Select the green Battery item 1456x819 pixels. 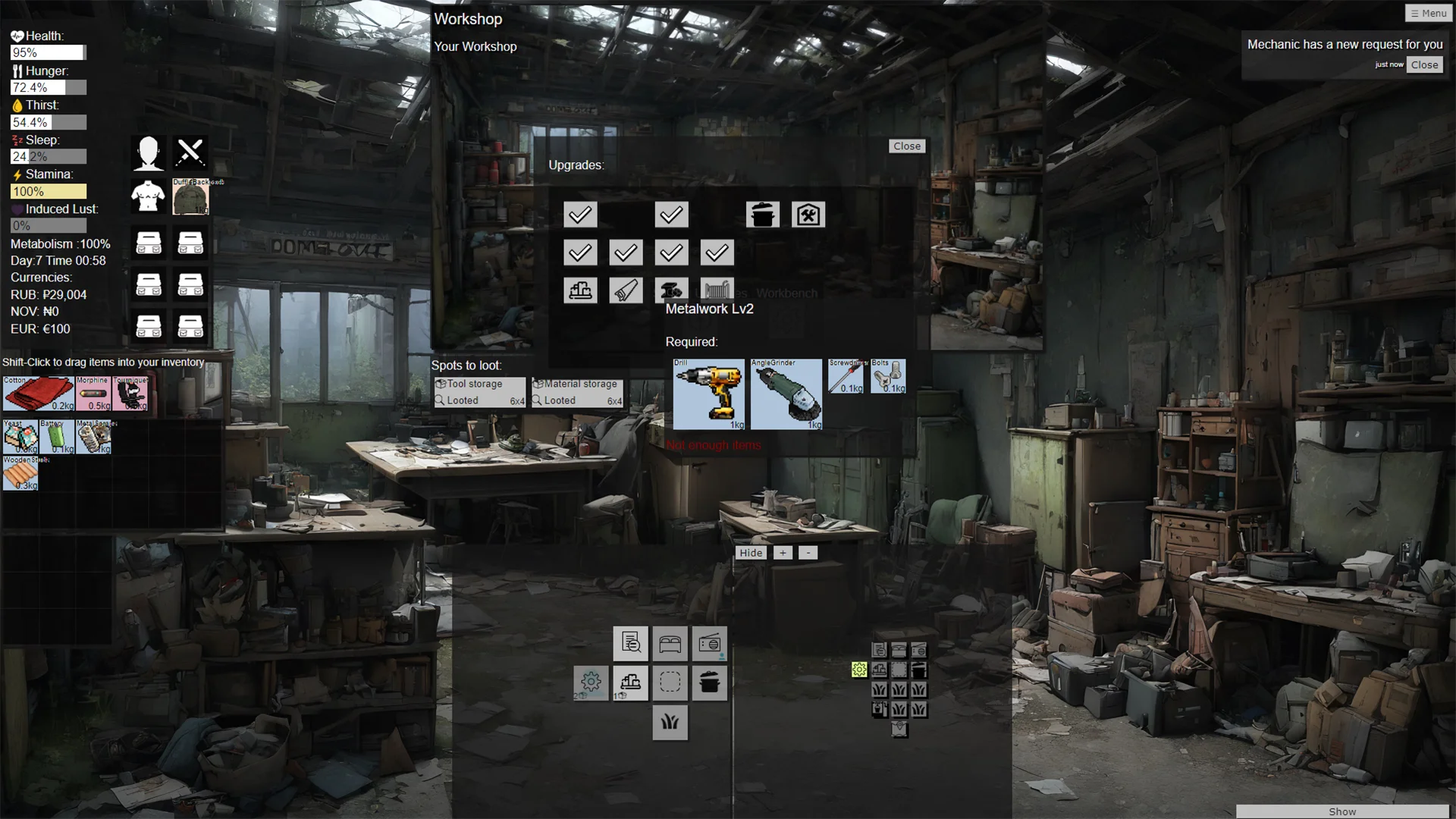pyautogui.click(x=57, y=438)
